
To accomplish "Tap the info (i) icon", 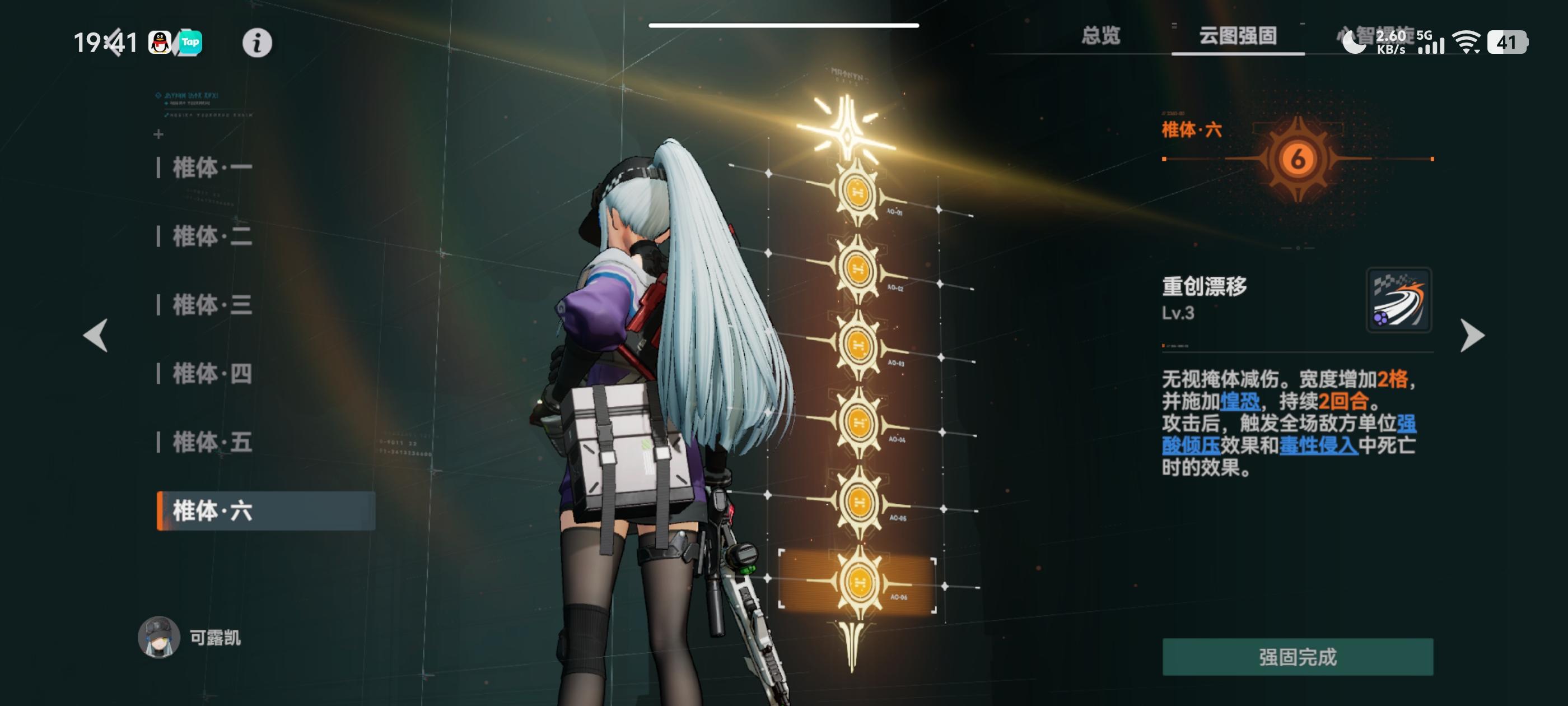I will (256, 43).
